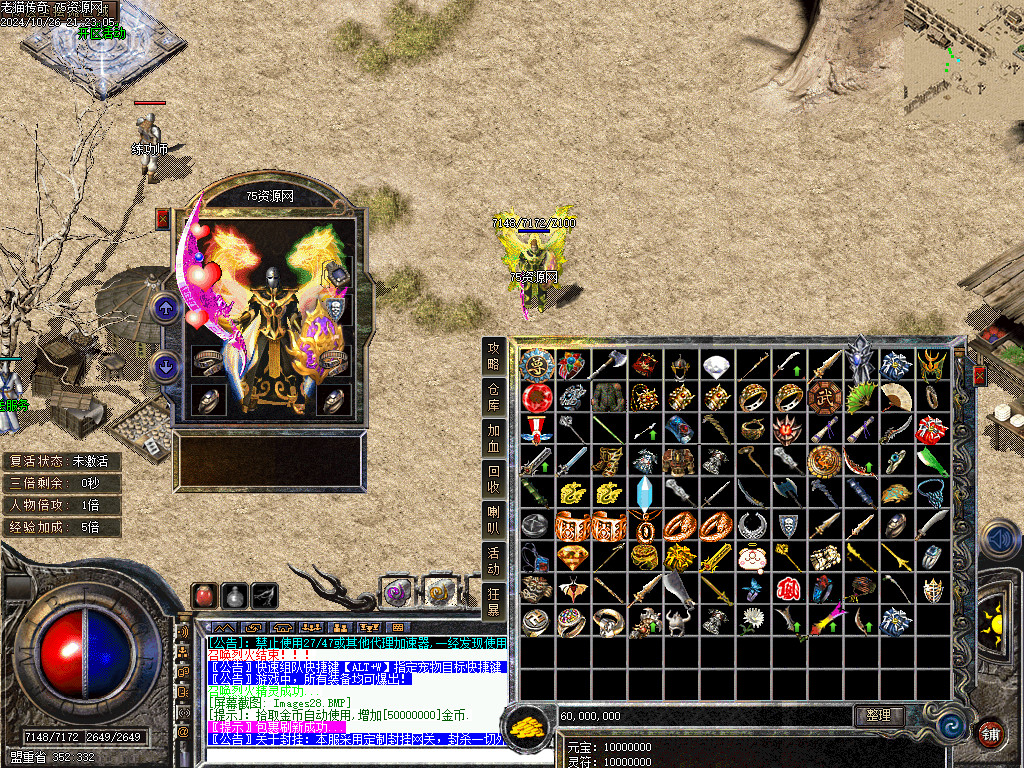Close the character equipment panel
Screen dimensions: 1024x768
tap(163, 218)
